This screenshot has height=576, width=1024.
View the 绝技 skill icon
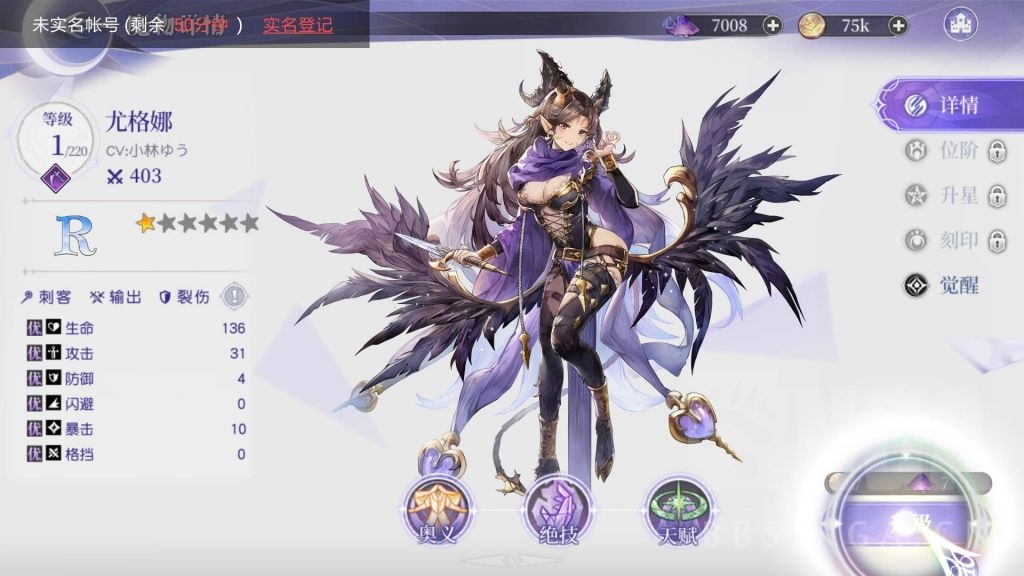(556, 509)
